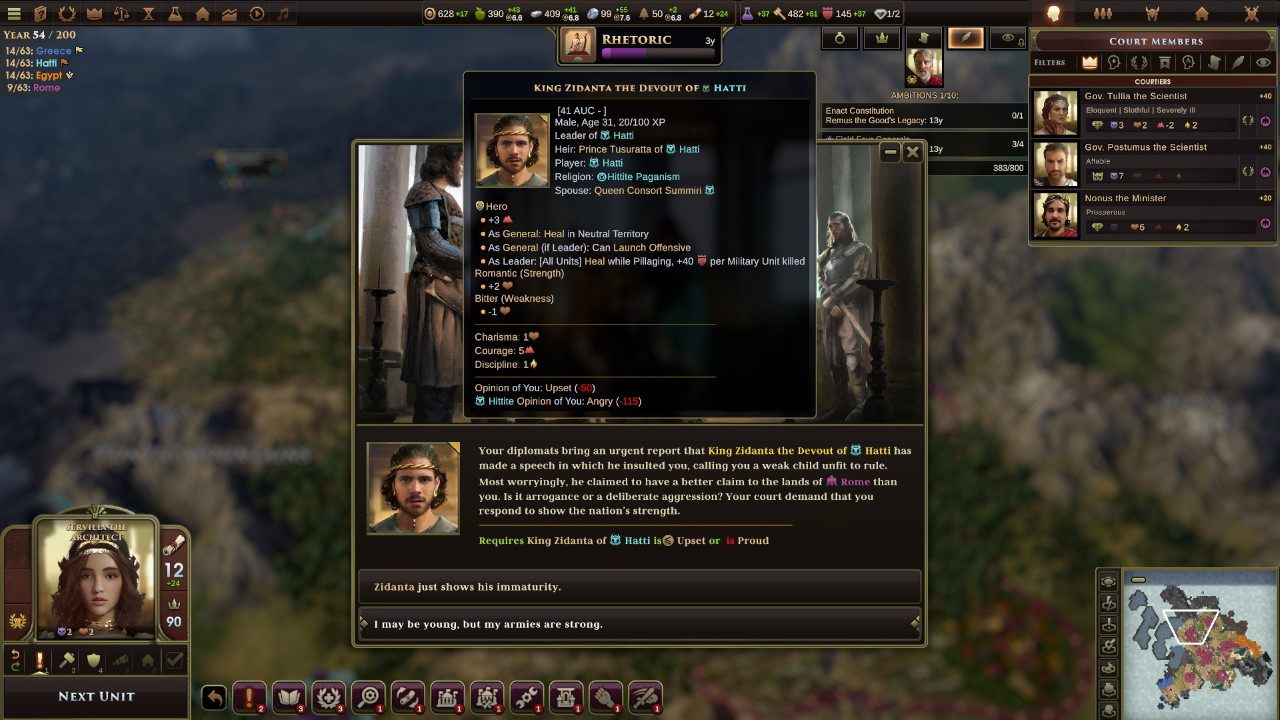Screen dimensions: 1280x720
Task: Select Gov. Tullia the Scientist row
Action: [1152, 111]
